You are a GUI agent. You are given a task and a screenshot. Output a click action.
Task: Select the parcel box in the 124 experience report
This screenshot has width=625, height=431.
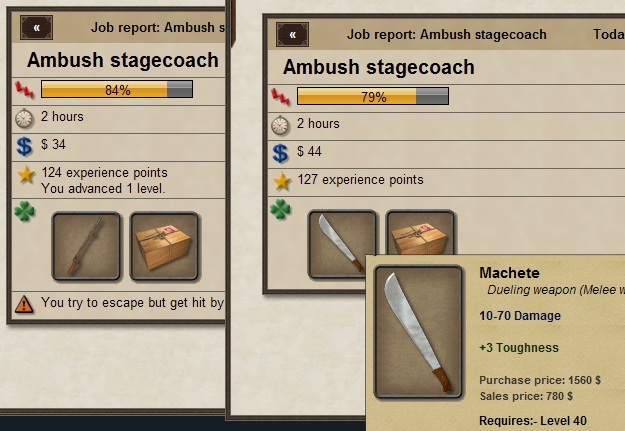(x=164, y=246)
